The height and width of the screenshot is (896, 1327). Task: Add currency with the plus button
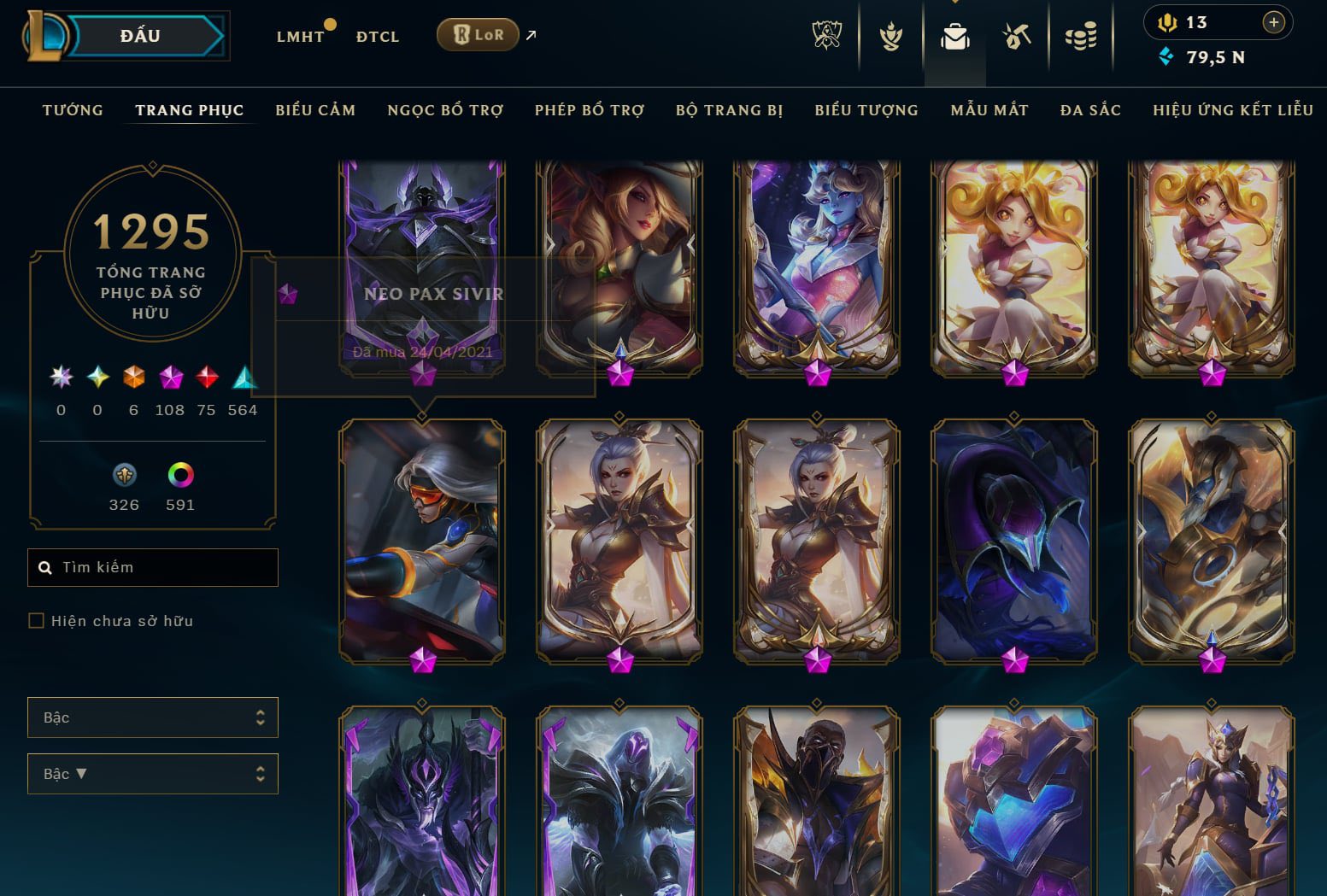coord(1273,23)
